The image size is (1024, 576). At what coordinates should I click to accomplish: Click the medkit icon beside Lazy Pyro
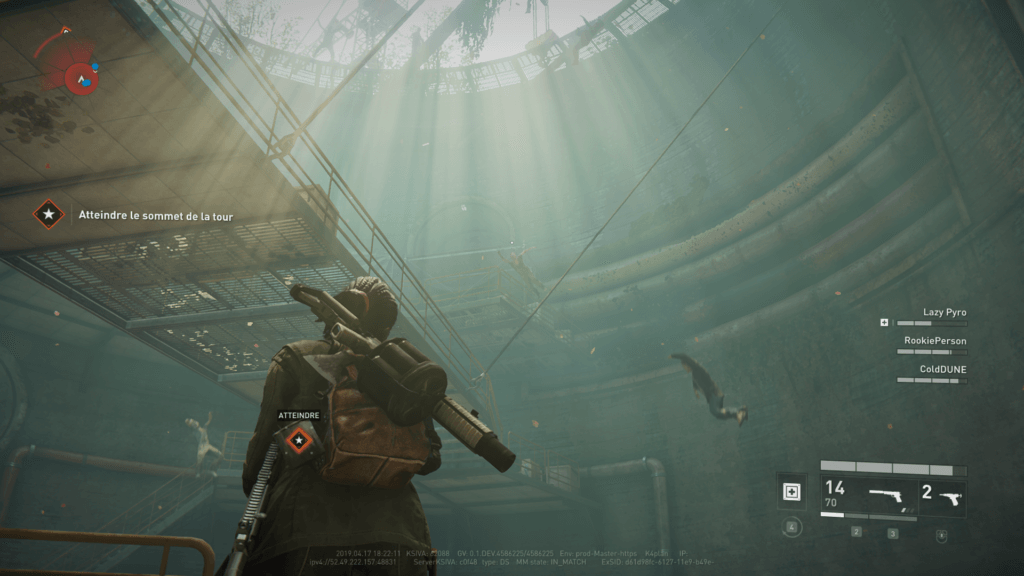[884, 323]
